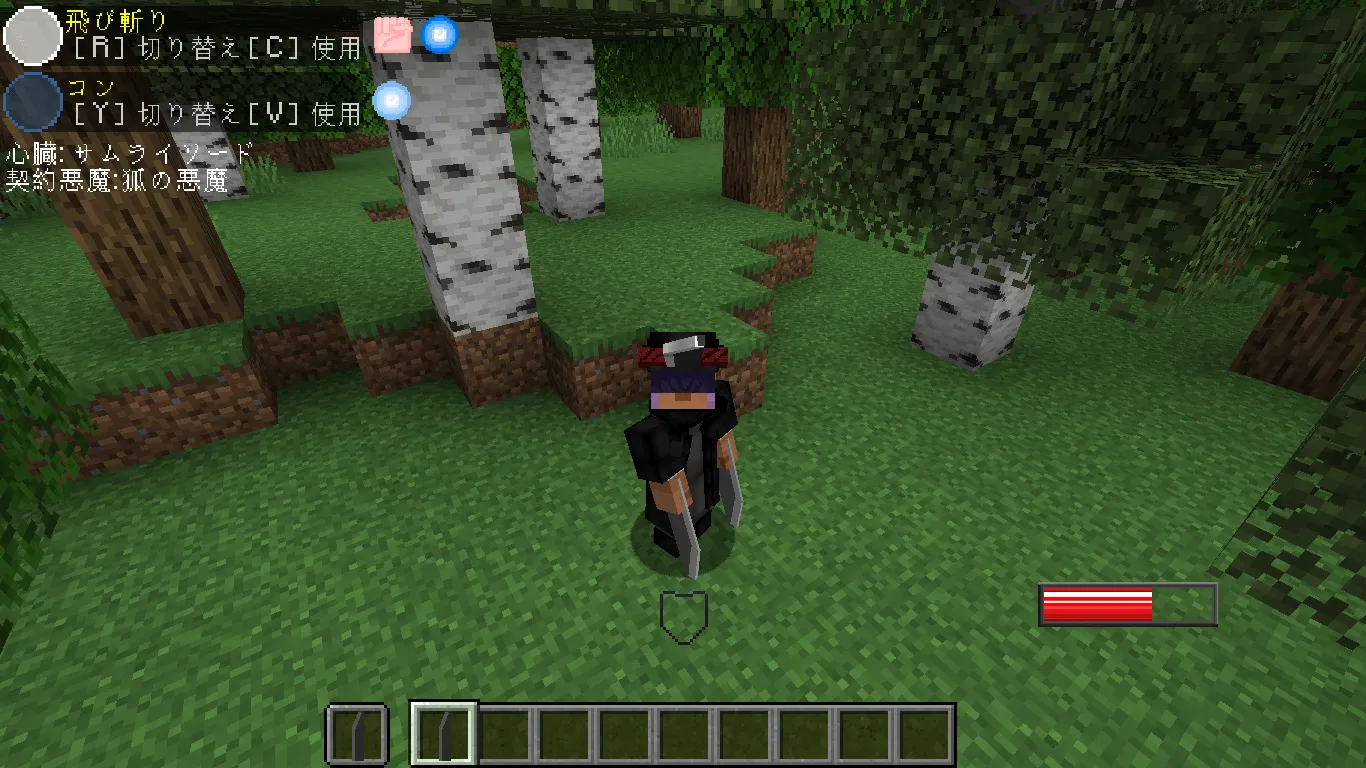This screenshot has width=1366, height=768.
Task: Click the katana in the offhand slot
Action: 358,731
